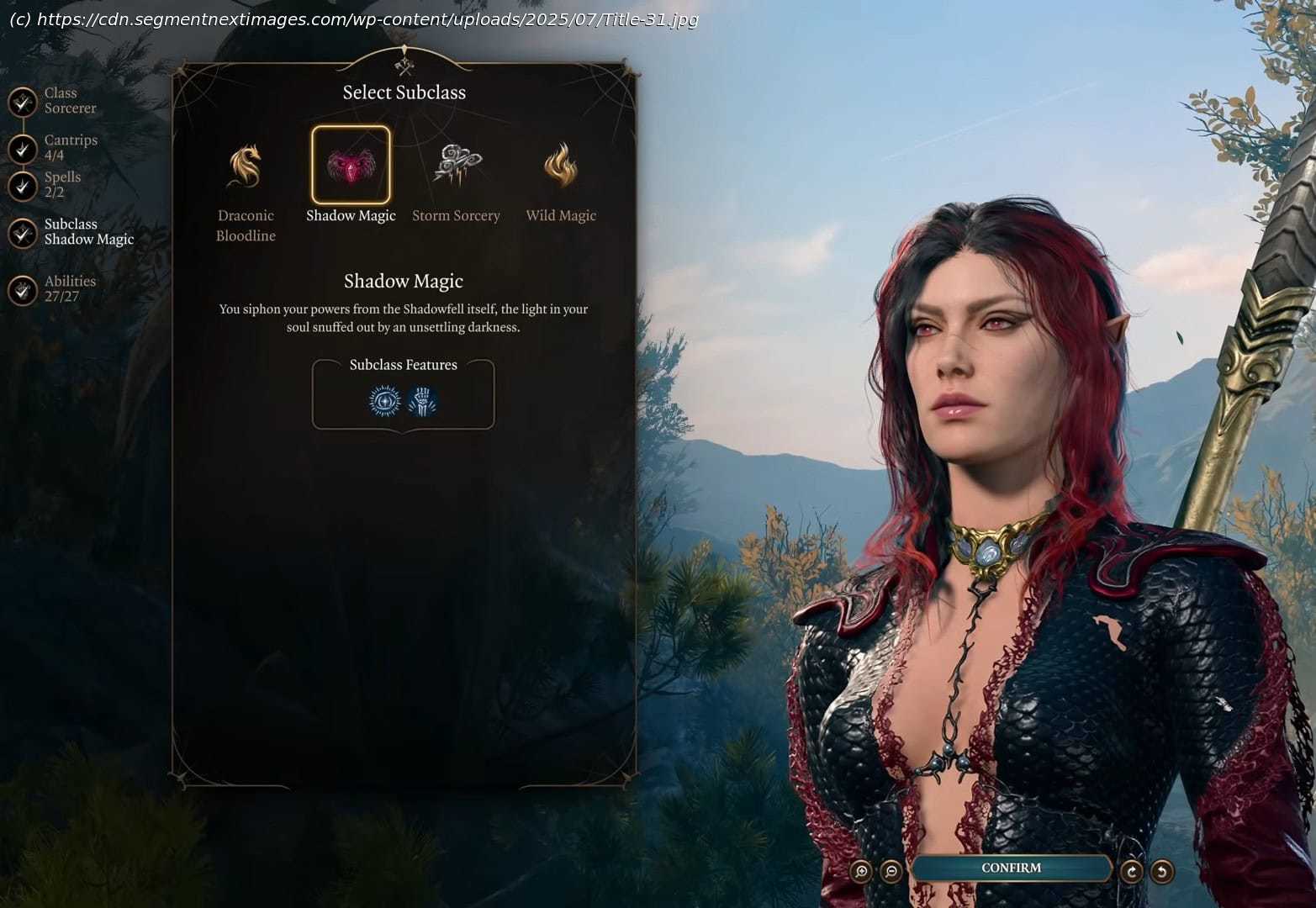The image size is (1316, 908).
Task: Choose the Draconic Bloodline subclass
Action: [x=245, y=166]
